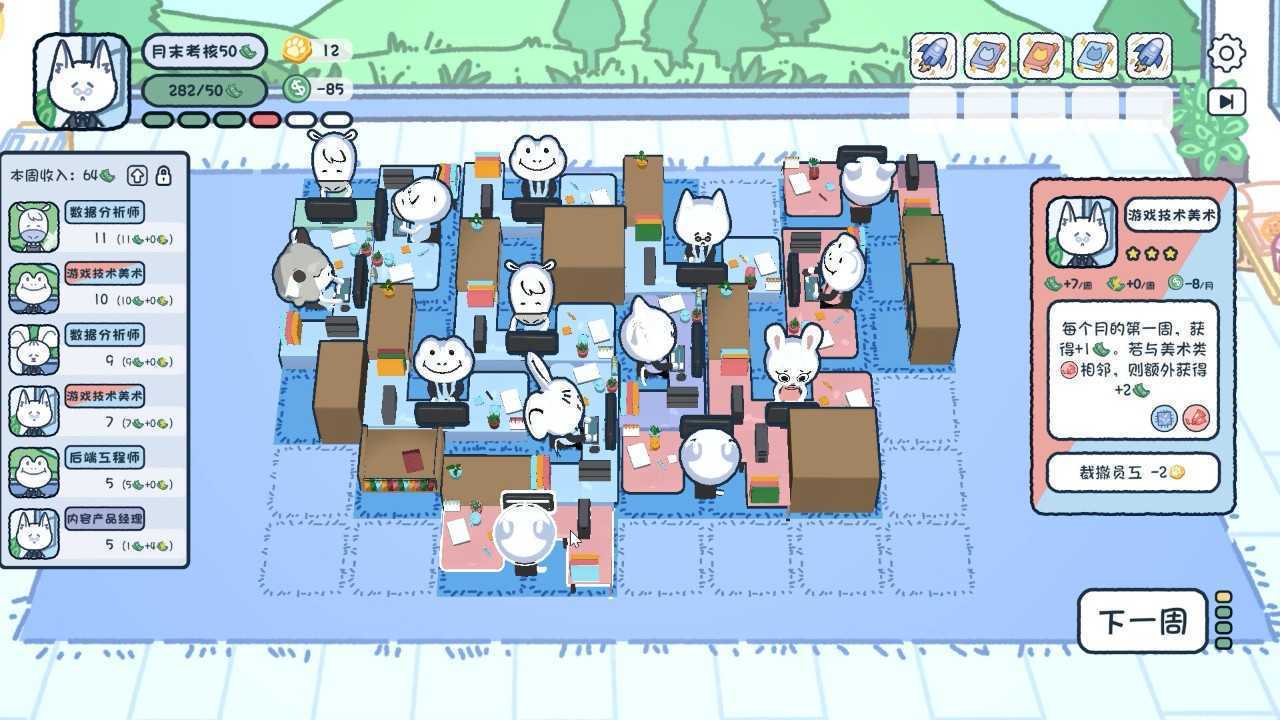Select the cow 数据分析师 employee row

(95, 227)
